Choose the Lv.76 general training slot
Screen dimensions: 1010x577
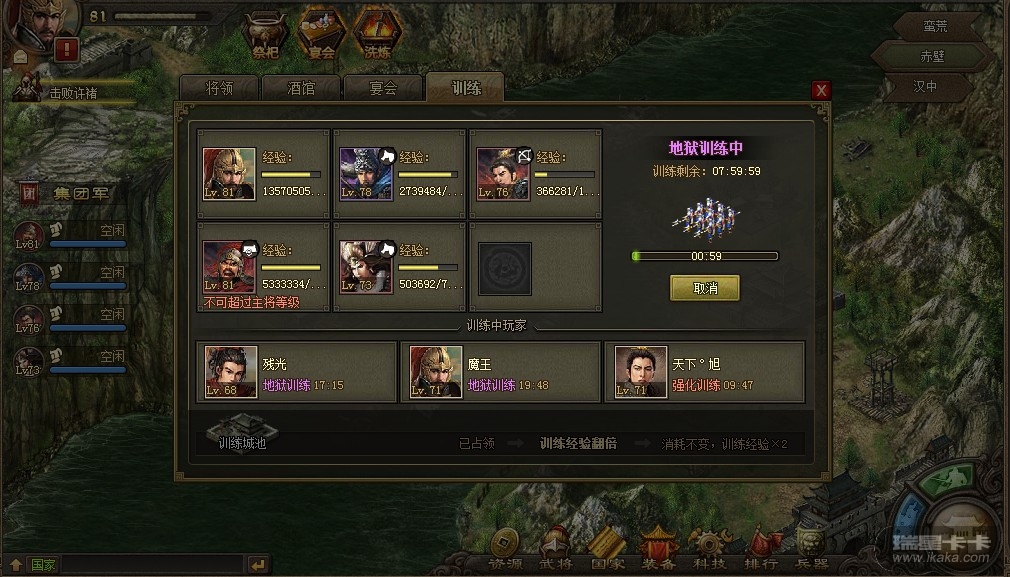pyautogui.click(x=536, y=172)
